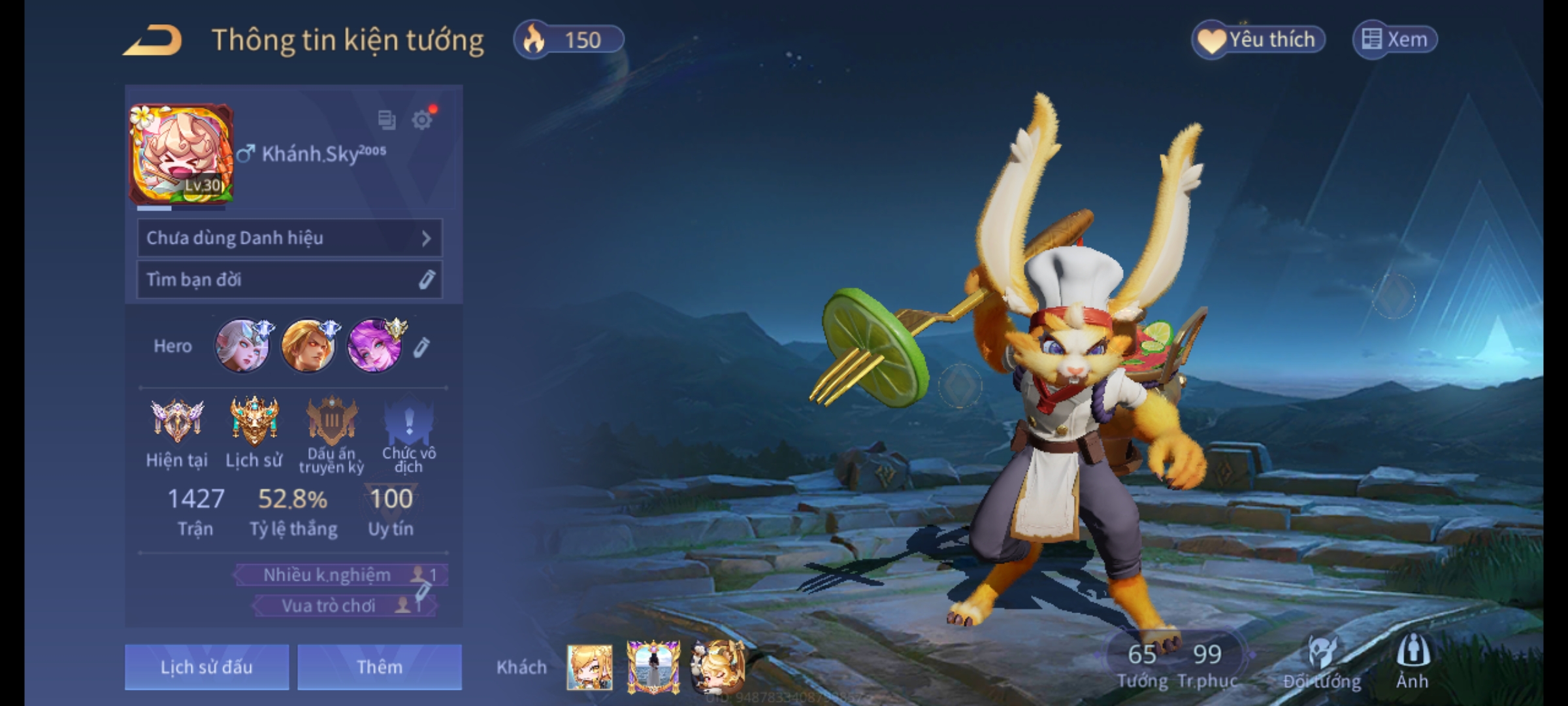Open the Dấu ấn truyền kỳ badge

pos(332,422)
